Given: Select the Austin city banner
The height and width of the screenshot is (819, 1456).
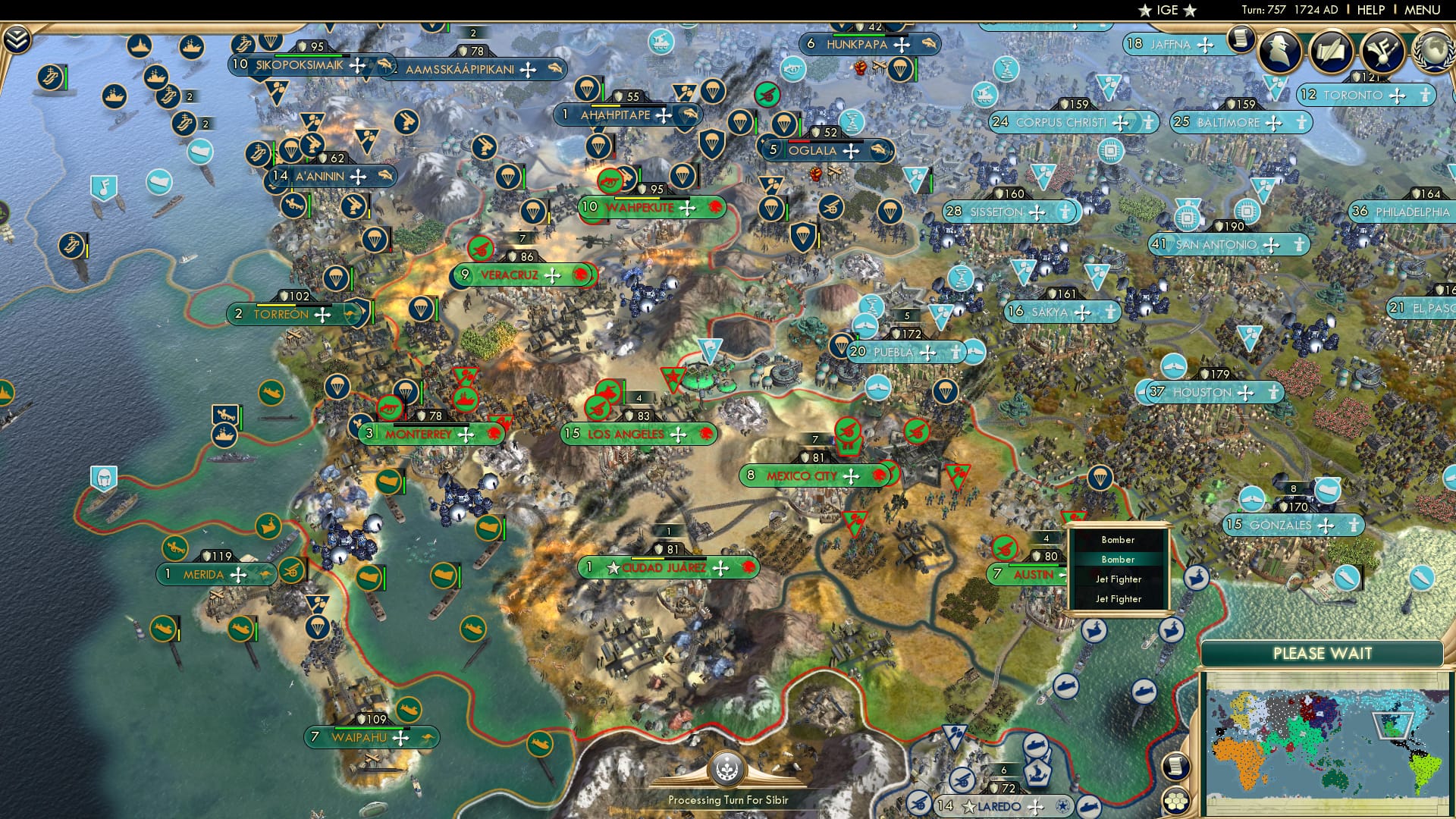Looking at the screenshot, I should coord(1024,574).
